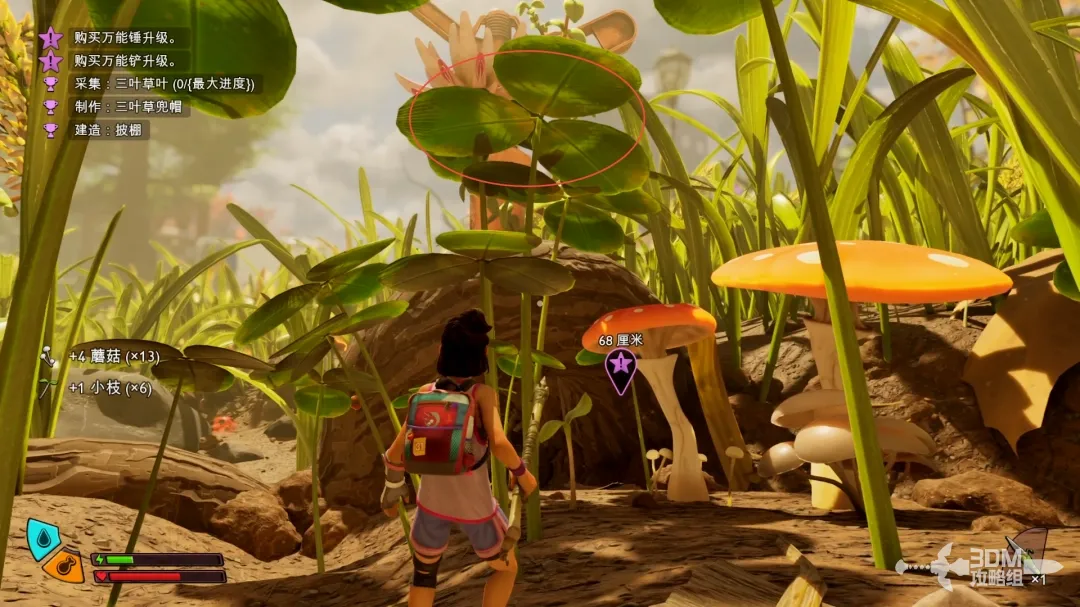
Task: Click the 建造：披棚 building objective
Action: coord(108,130)
